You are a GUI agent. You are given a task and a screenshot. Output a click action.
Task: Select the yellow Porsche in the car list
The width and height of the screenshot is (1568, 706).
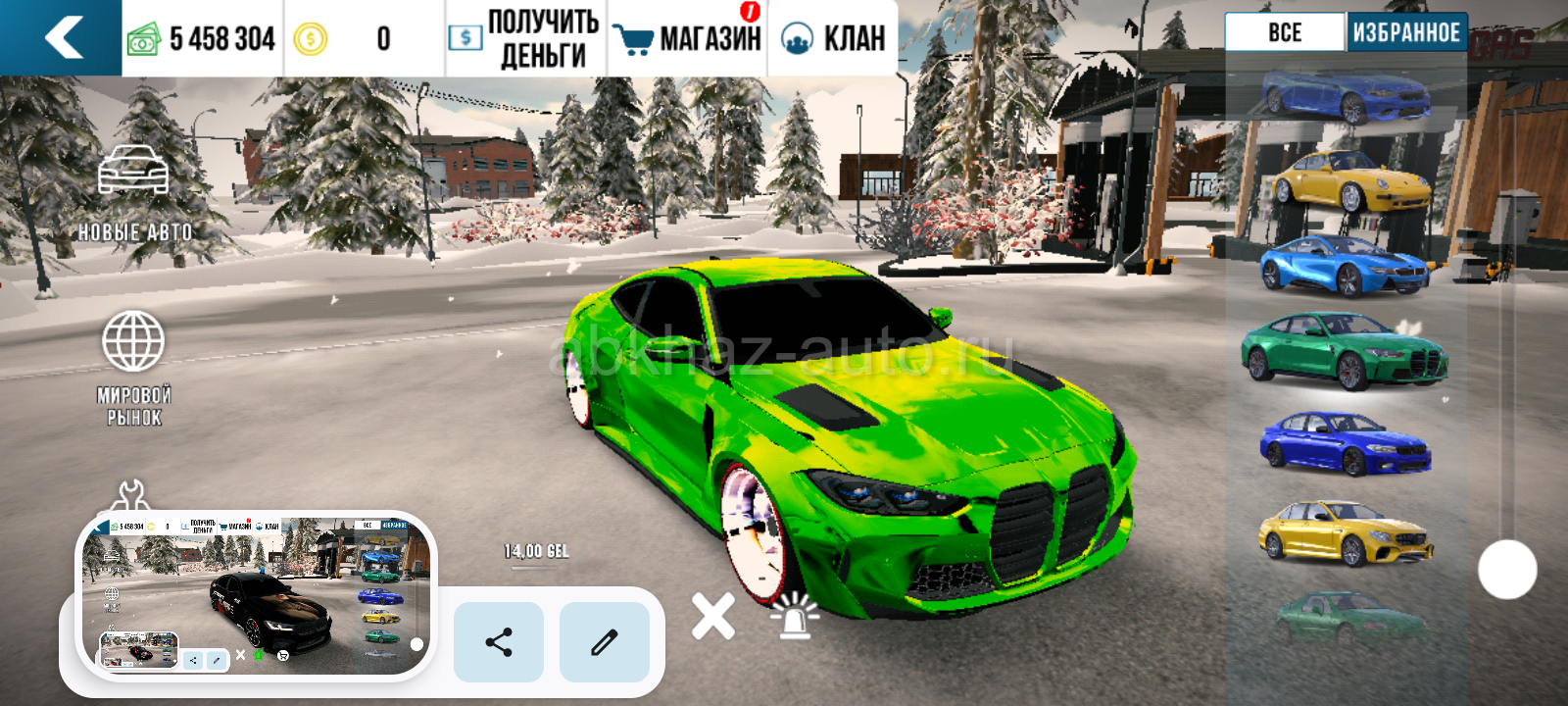coord(1350,181)
